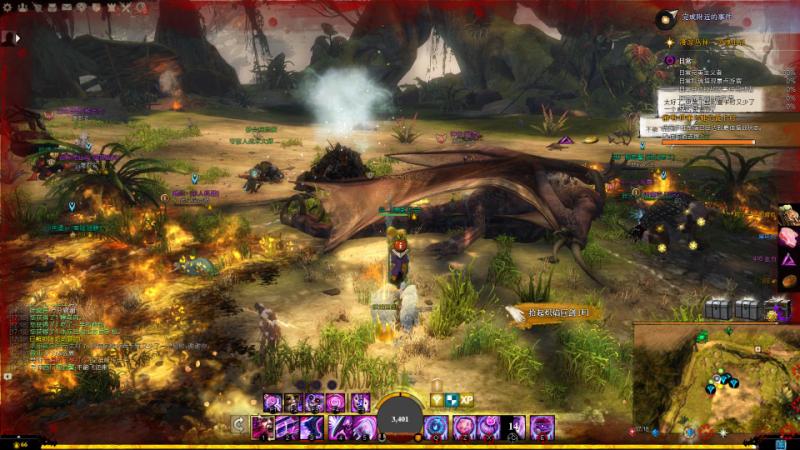Screen dimensions: 800x450
Task: Open the mail envelope icon
Action: [x=67, y=7]
